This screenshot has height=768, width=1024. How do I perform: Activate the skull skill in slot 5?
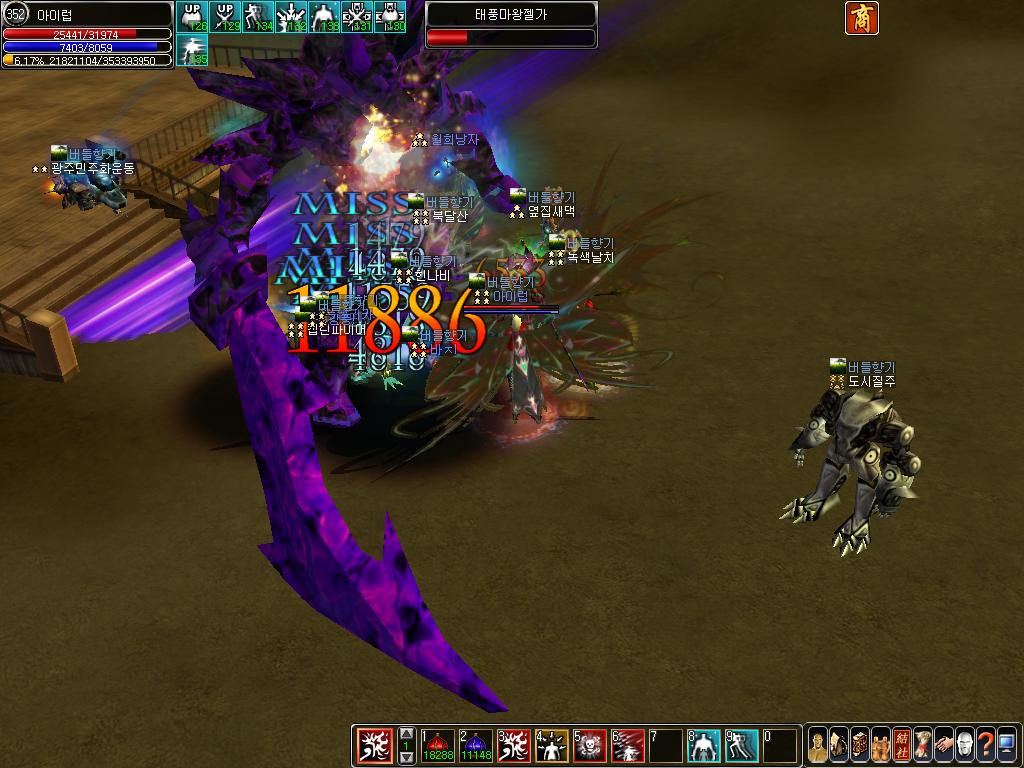point(590,746)
